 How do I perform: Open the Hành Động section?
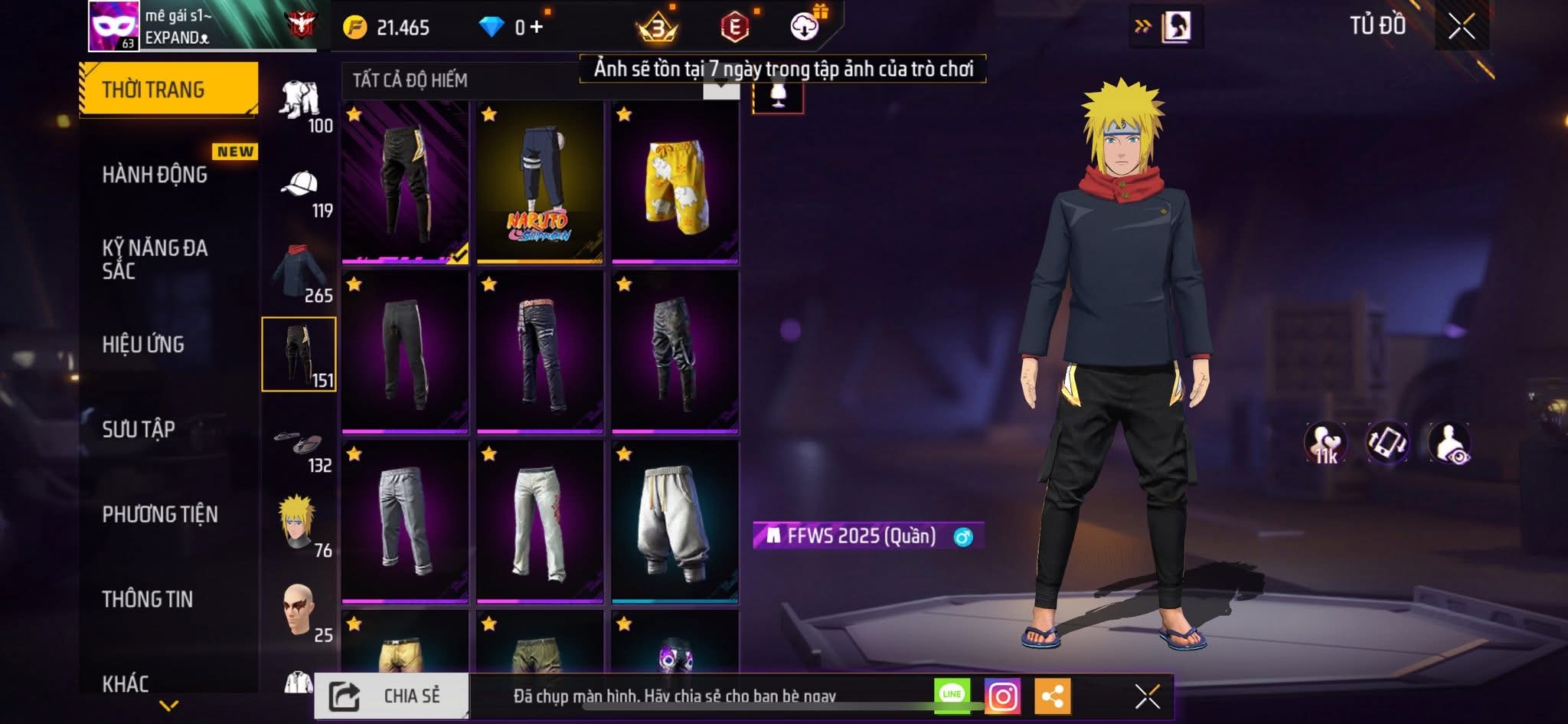[155, 175]
